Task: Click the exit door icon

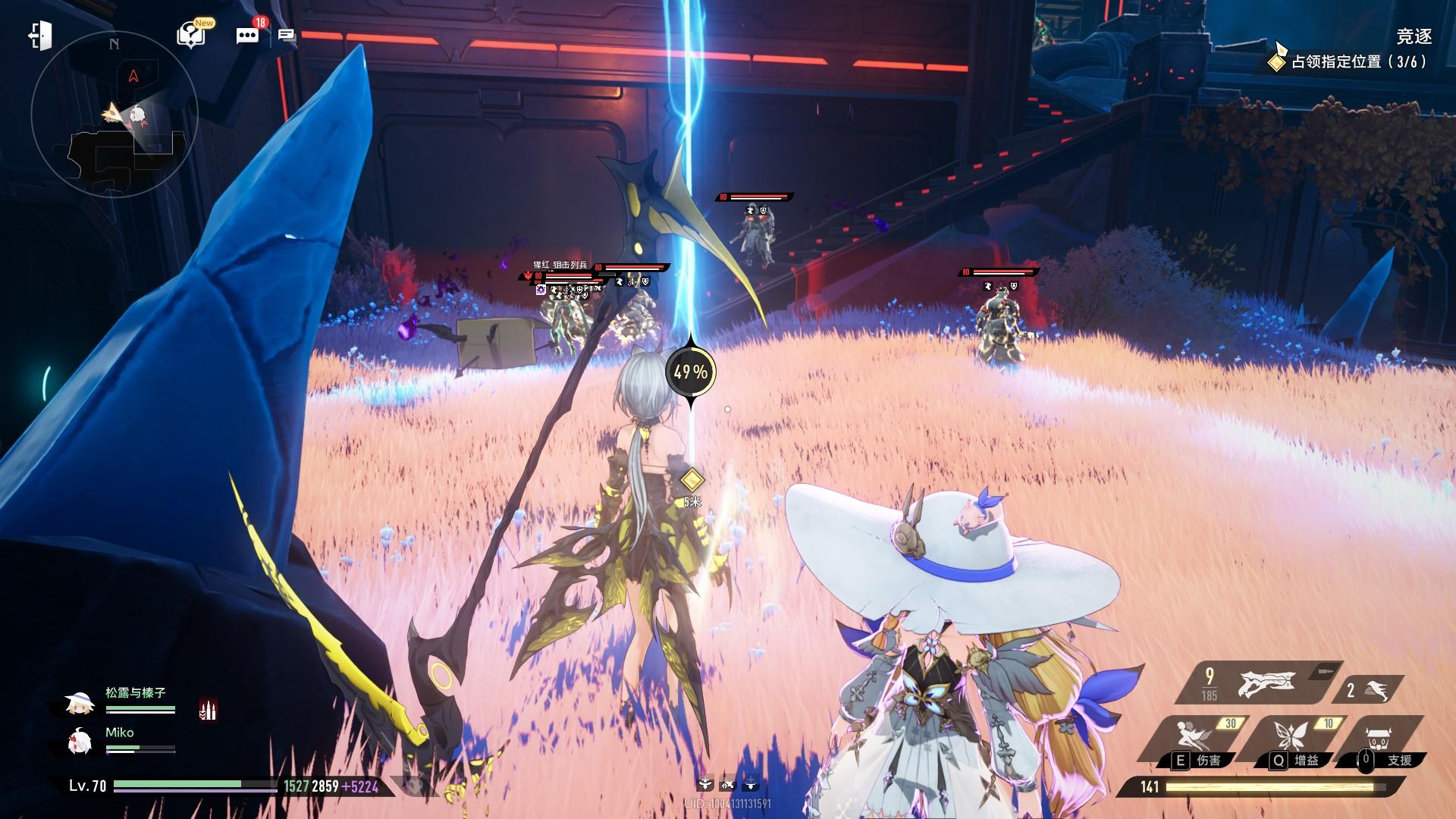Action: [39, 36]
